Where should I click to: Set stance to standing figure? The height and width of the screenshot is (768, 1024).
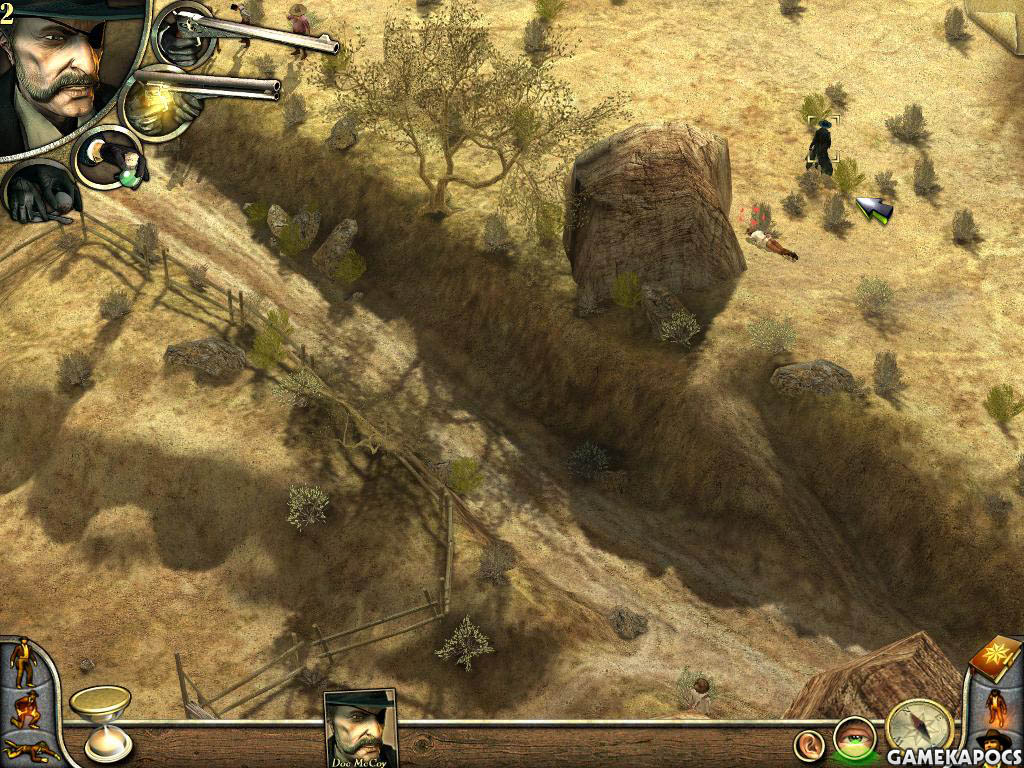click(x=22, y=664)
